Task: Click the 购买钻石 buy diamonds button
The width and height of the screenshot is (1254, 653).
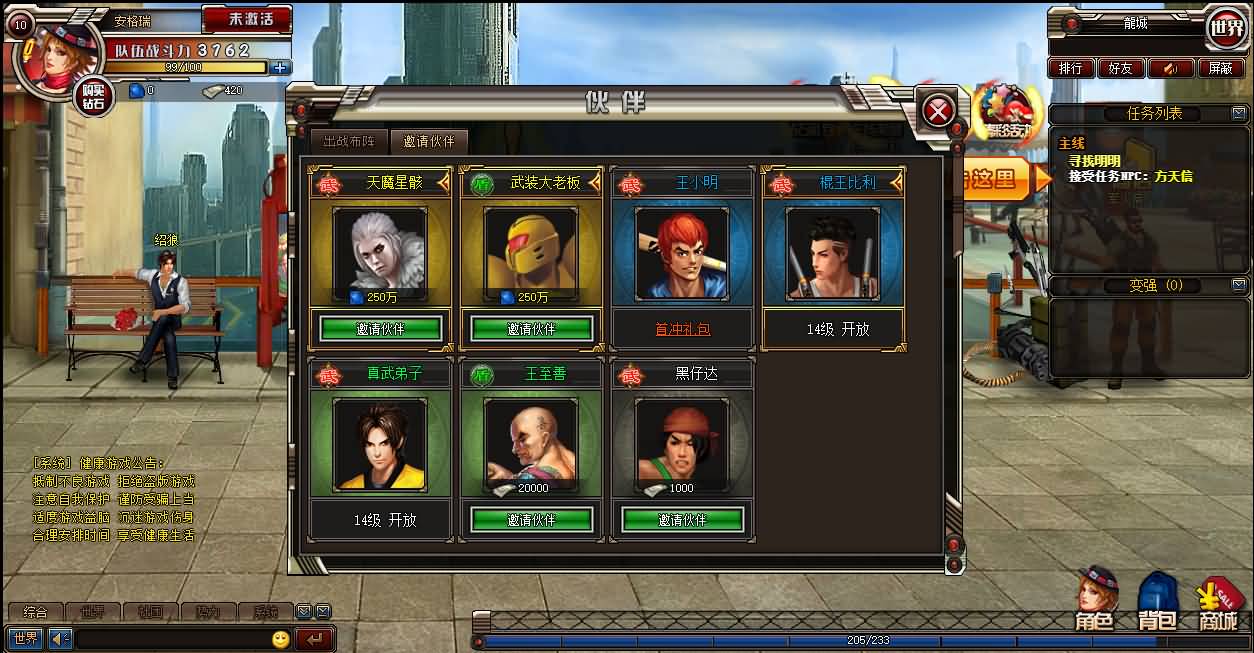Action: [93, 96]
